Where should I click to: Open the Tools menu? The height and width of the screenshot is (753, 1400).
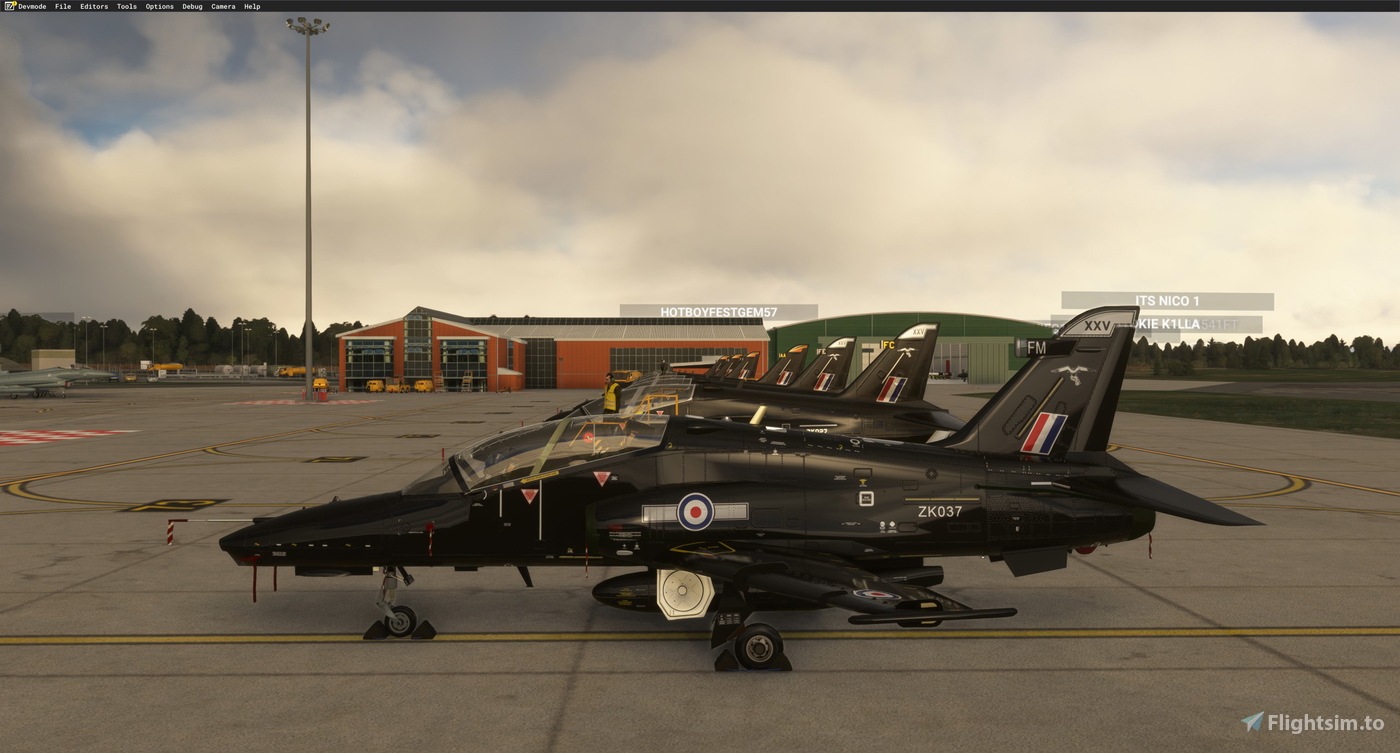point(125,5)
